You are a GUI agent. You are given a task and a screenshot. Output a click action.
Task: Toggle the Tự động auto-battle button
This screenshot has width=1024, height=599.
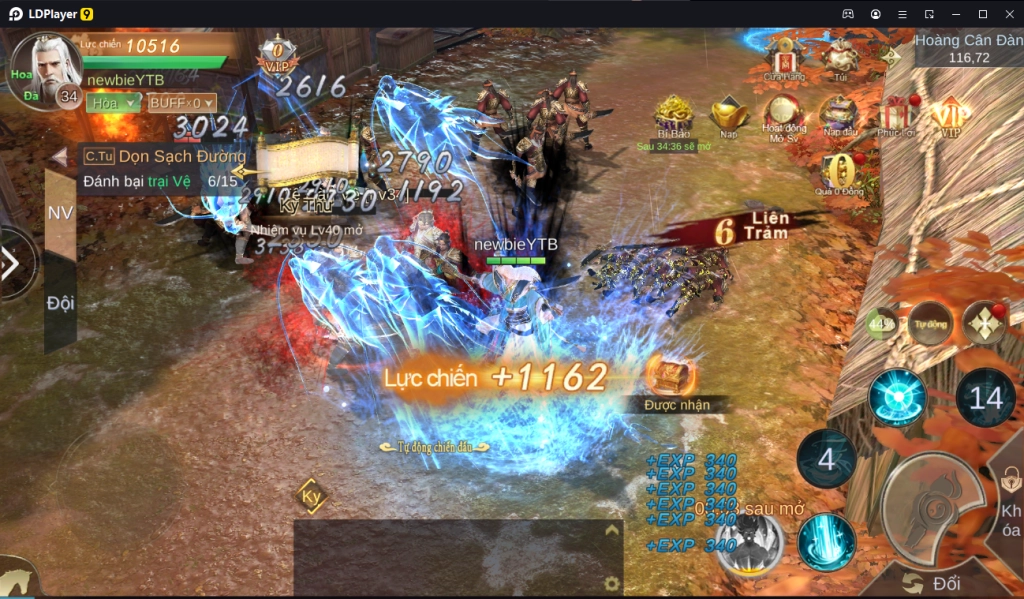(930, 324)
